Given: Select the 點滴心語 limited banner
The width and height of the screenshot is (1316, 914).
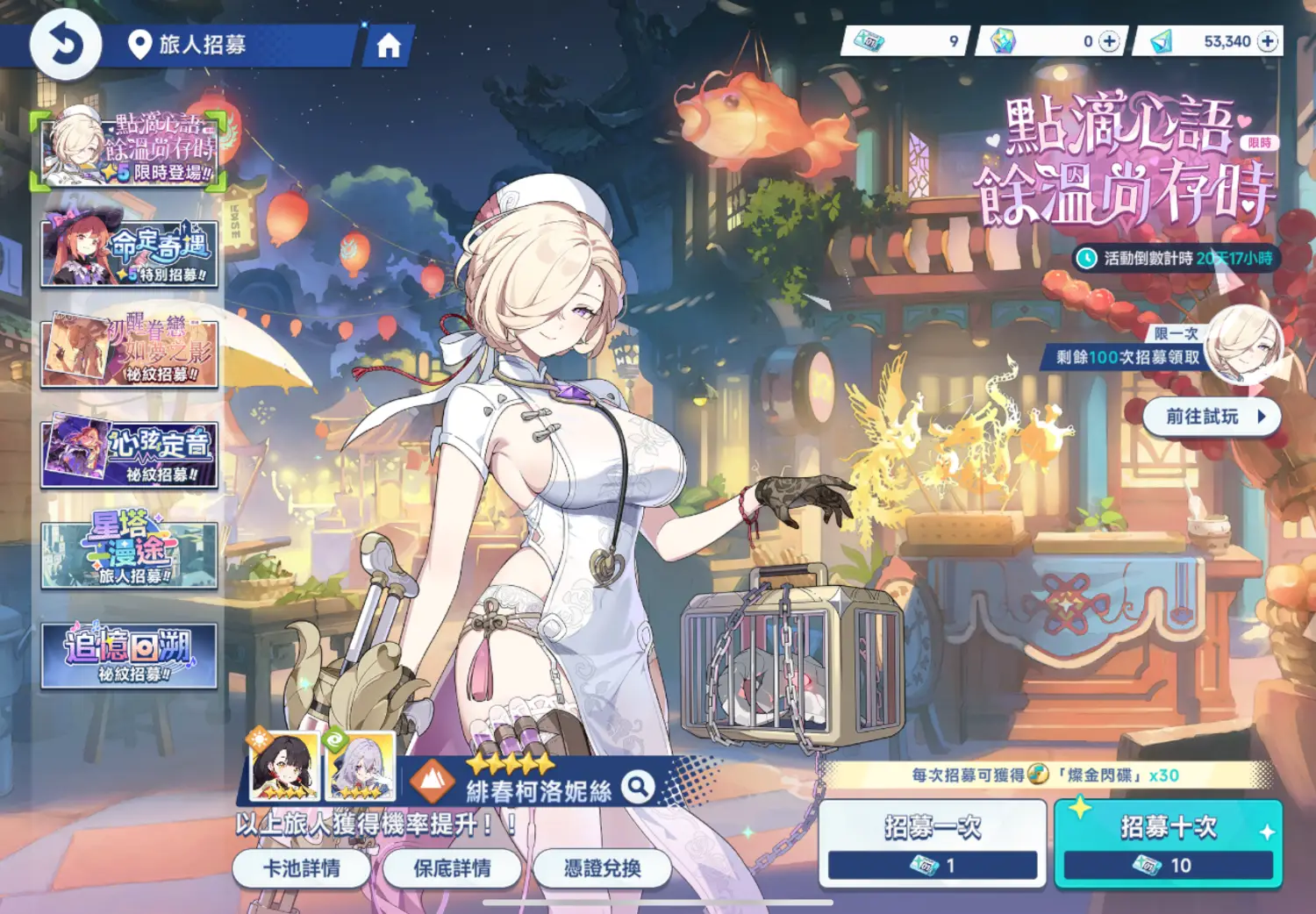Looking at the screenshot, I should [x=129, y=150].
